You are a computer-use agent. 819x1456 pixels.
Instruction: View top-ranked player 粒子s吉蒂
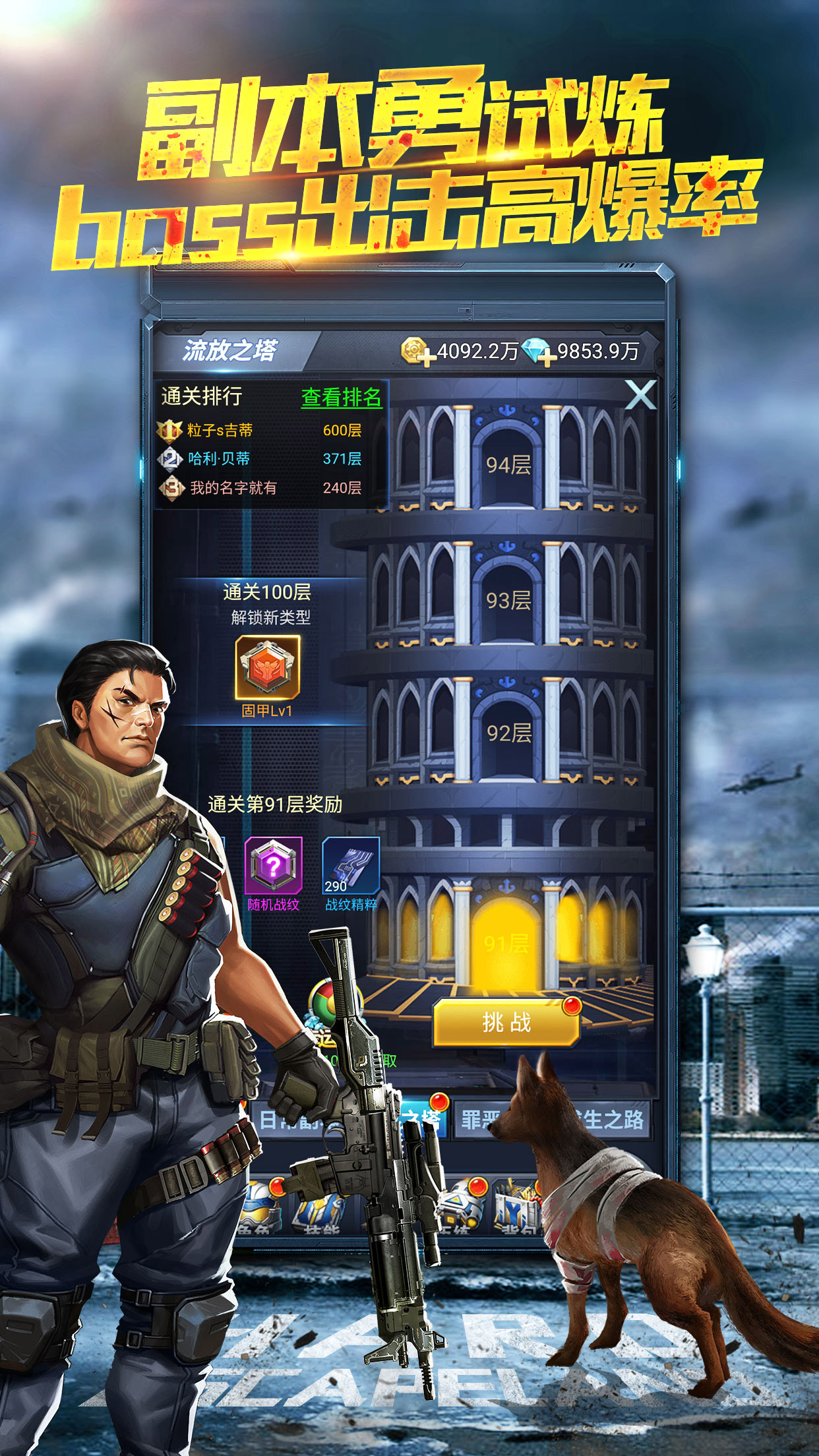tap(220, 431)
